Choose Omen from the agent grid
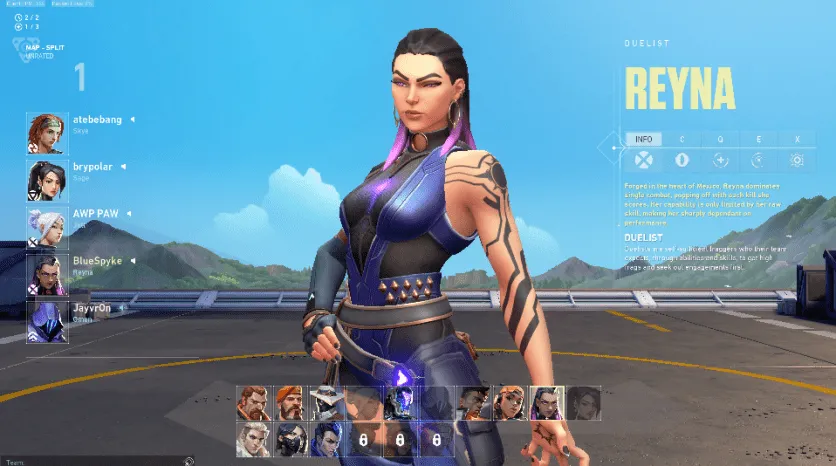This screenshot has height=466, width=836. [x=398, y=403]
